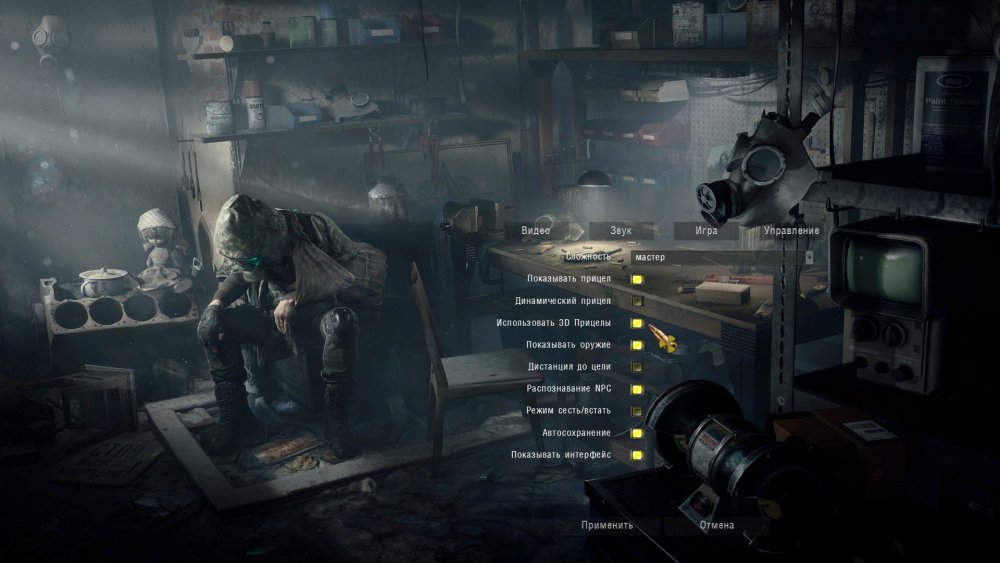
Task: Toggle the Автосохранение checkbox
Action: coord(636,433)
